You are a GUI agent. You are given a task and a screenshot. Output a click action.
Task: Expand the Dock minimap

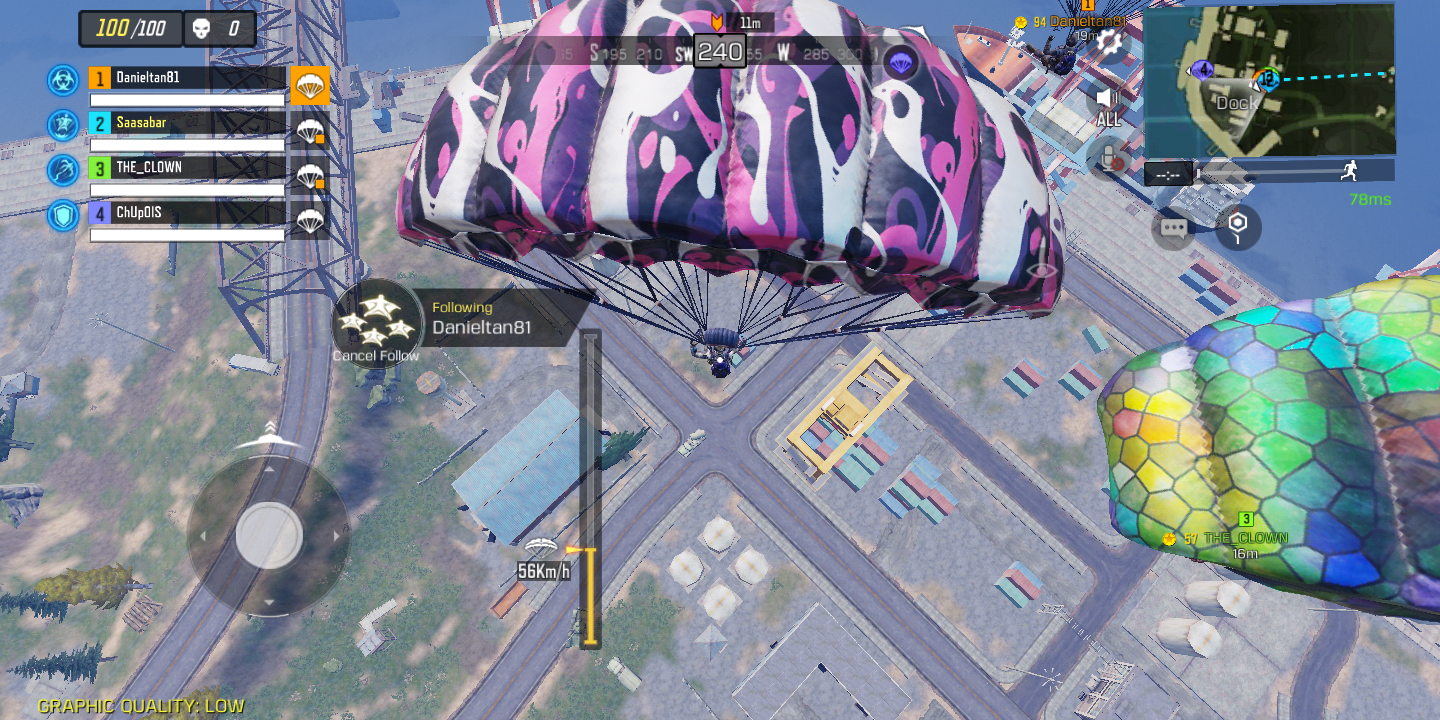coord(1269,80)
